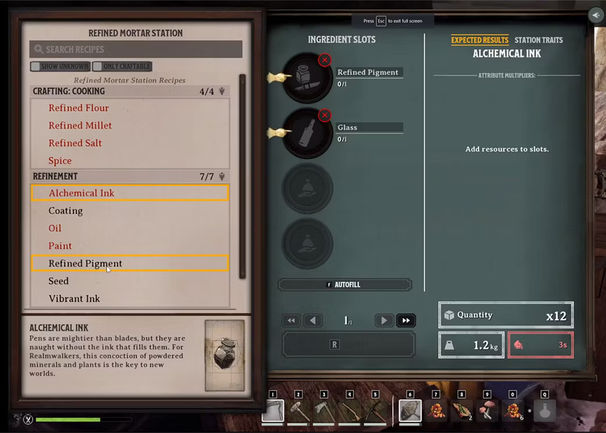Select the Oil recipe
606x433 pixels.
click(x=55, y=228)
